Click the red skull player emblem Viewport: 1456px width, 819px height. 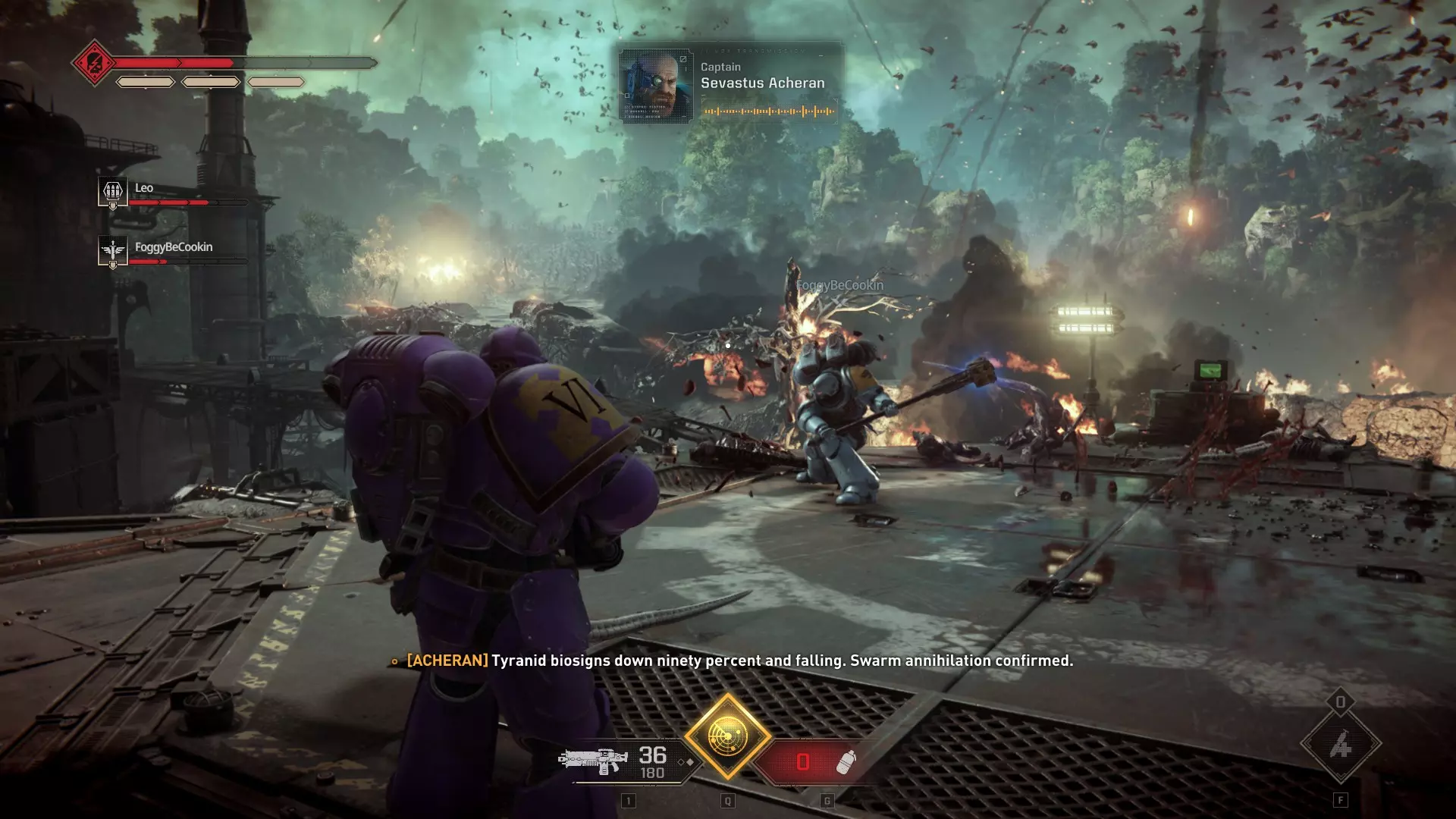click(x=94, y=63)
